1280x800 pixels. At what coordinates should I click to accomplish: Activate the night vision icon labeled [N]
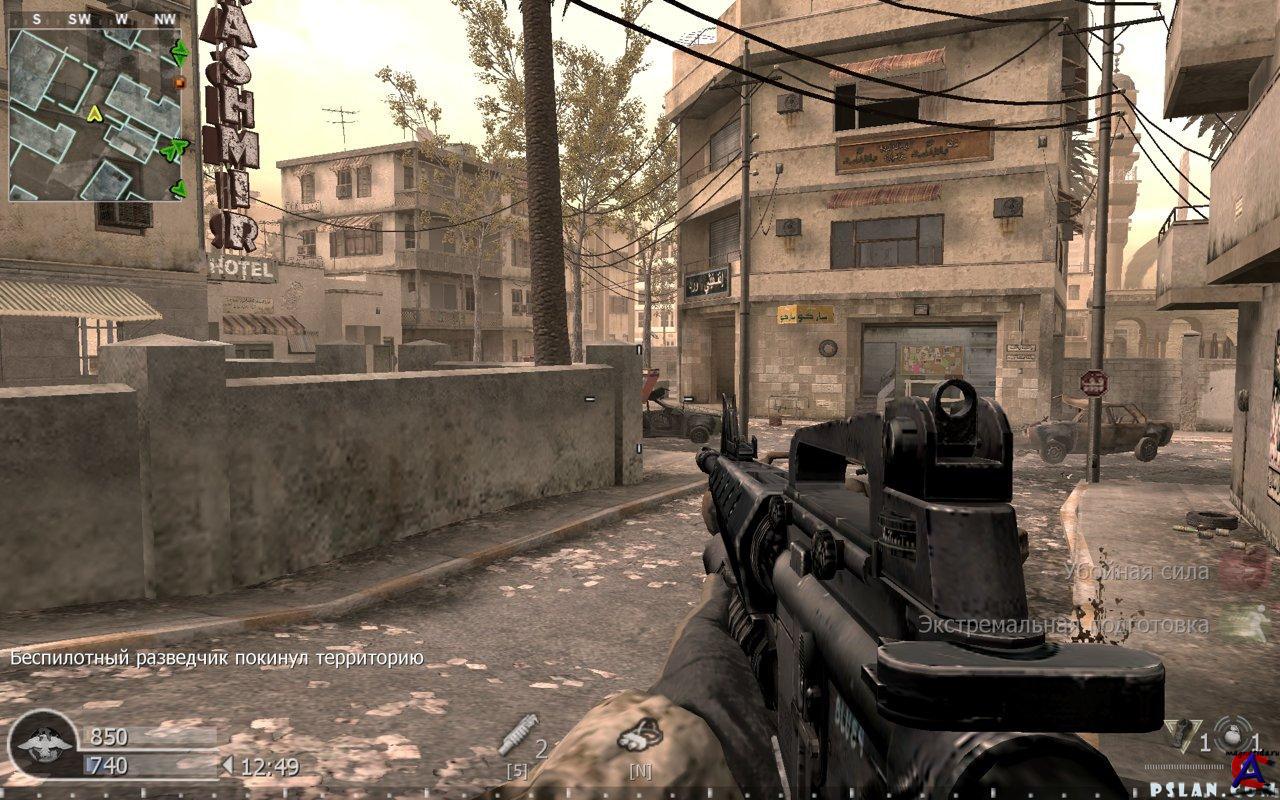tap(639, 737)
